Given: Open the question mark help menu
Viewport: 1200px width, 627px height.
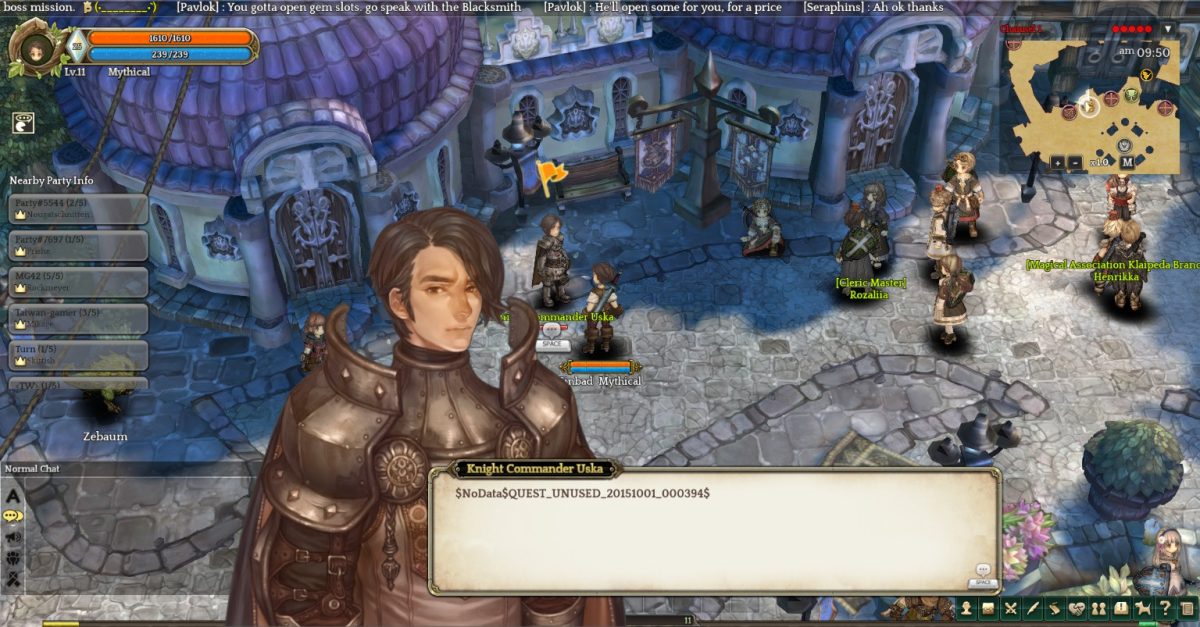Looking at the screenshot, I should pos(1165,608).
